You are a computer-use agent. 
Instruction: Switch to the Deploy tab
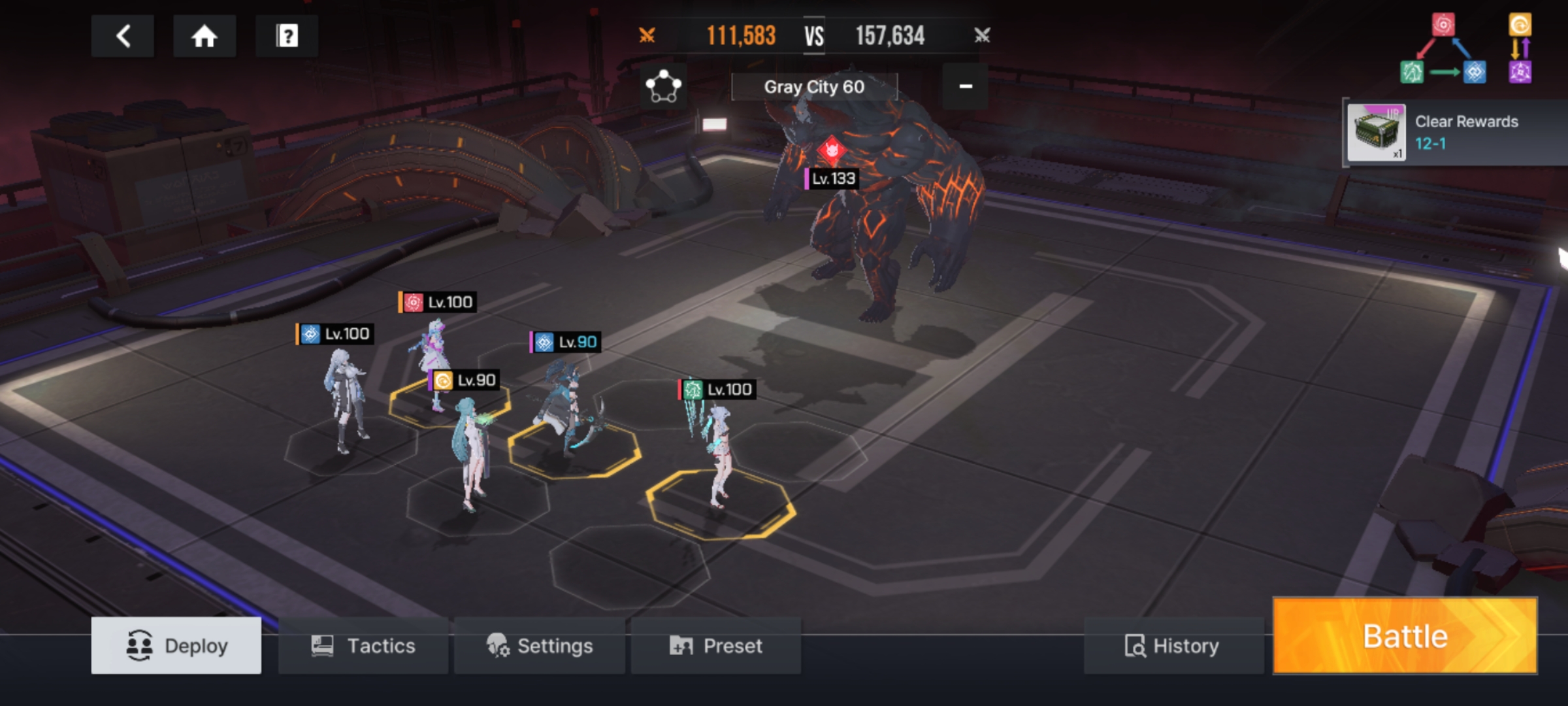pyautogui.click(x=176, y=646)
